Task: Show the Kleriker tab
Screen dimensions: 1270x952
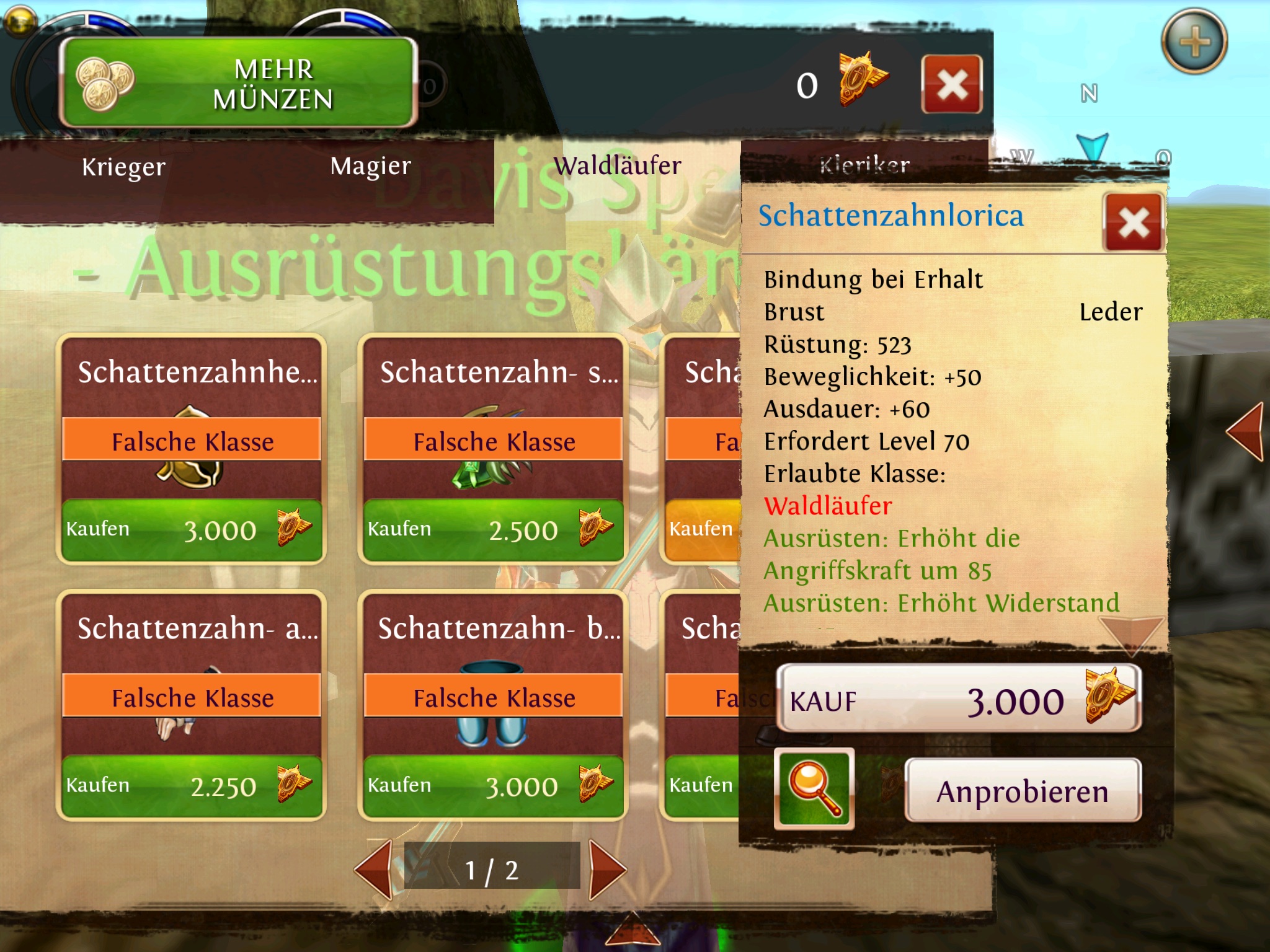Action: coord(864,165)
